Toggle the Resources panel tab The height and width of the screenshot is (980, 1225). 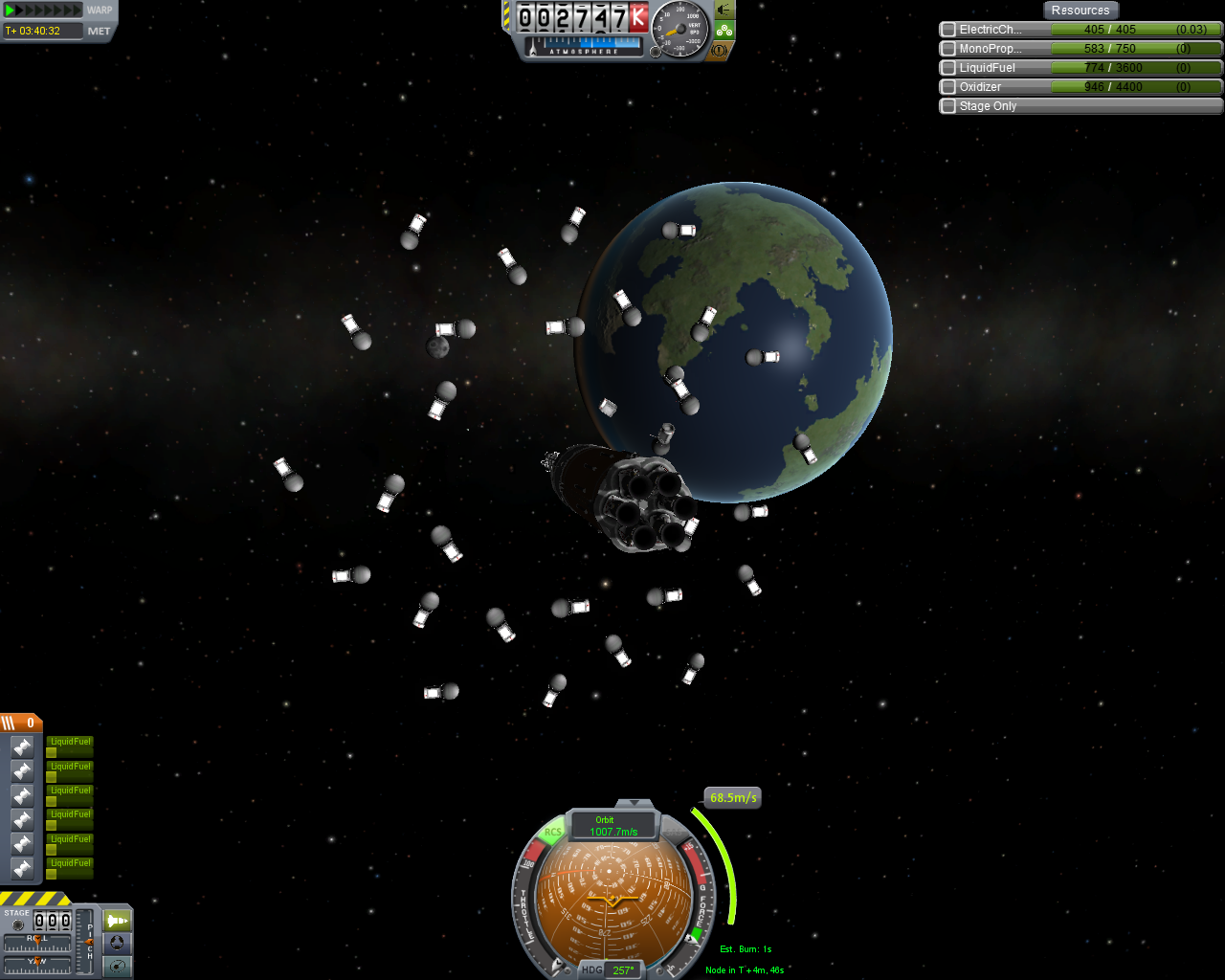(1080, 11)
